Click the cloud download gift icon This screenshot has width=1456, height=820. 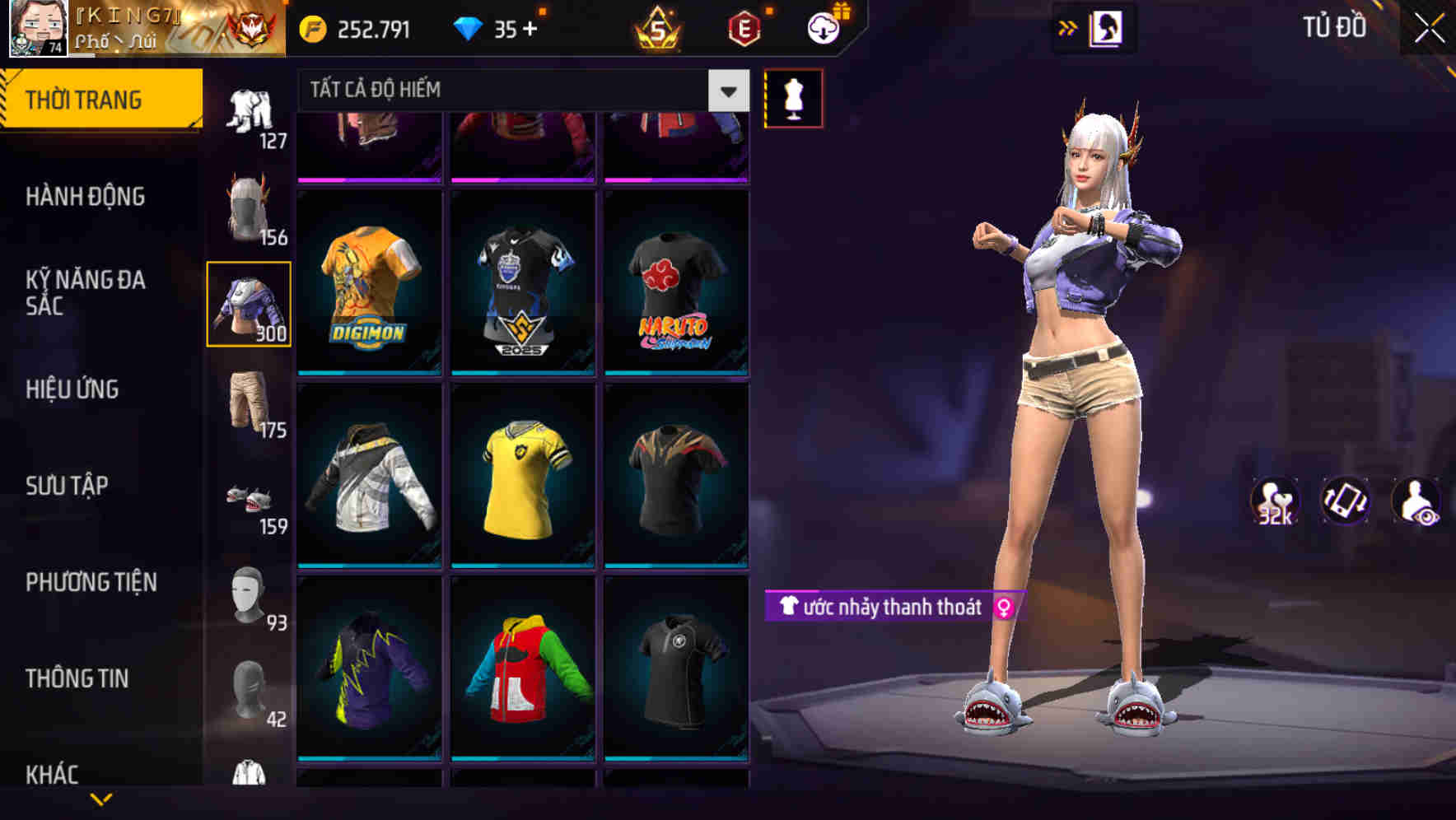coord(825,27)
